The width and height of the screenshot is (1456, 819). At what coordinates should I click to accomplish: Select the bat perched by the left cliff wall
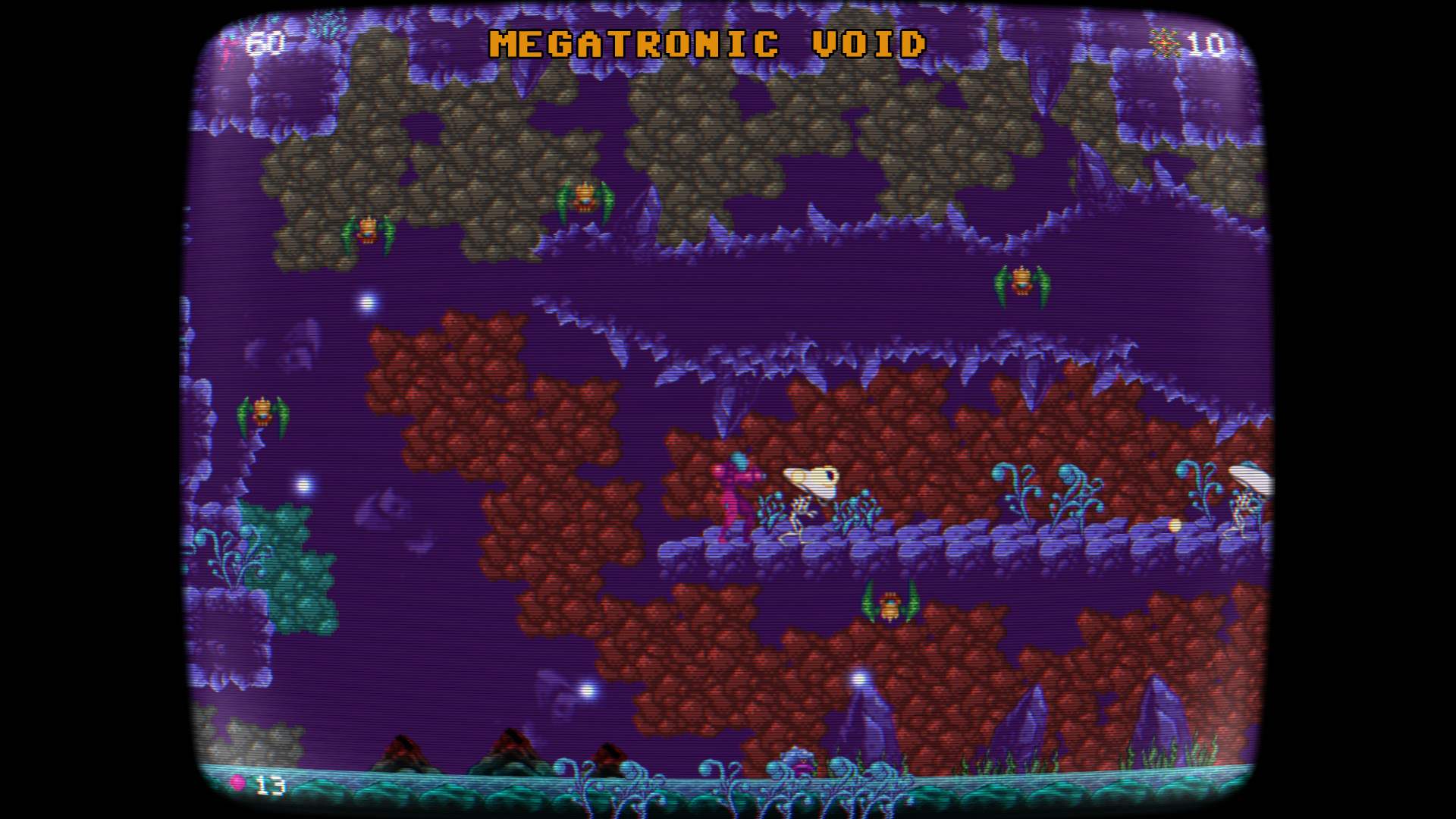[x=262, y=413]
